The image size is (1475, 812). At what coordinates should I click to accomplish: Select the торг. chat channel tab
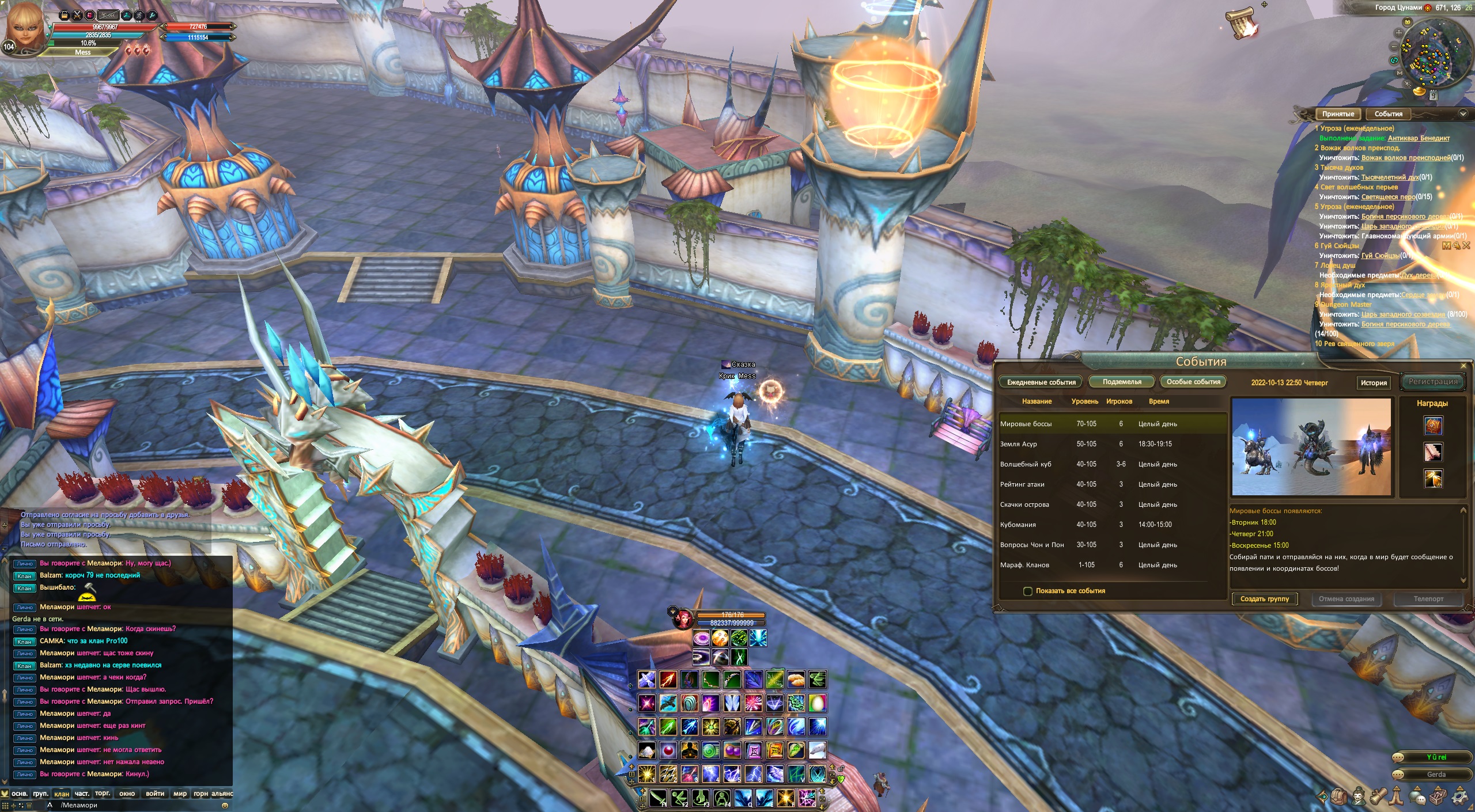[103, 794]
